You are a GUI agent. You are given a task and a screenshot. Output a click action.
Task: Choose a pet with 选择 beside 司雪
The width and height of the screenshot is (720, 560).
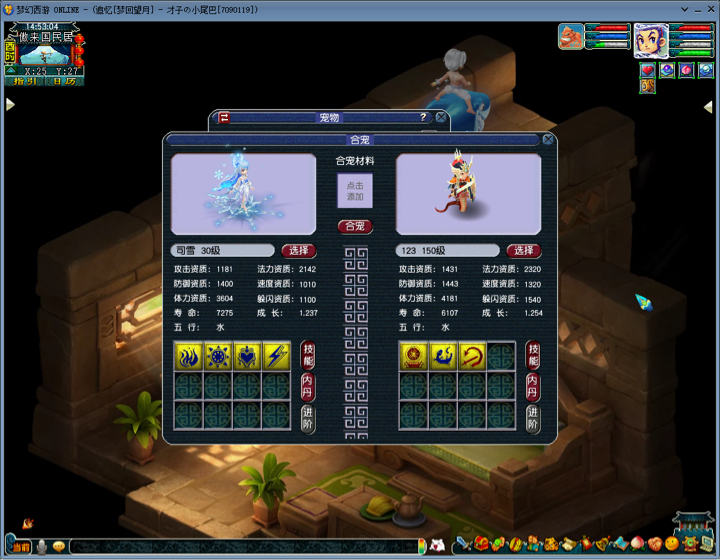click(299, 250)
